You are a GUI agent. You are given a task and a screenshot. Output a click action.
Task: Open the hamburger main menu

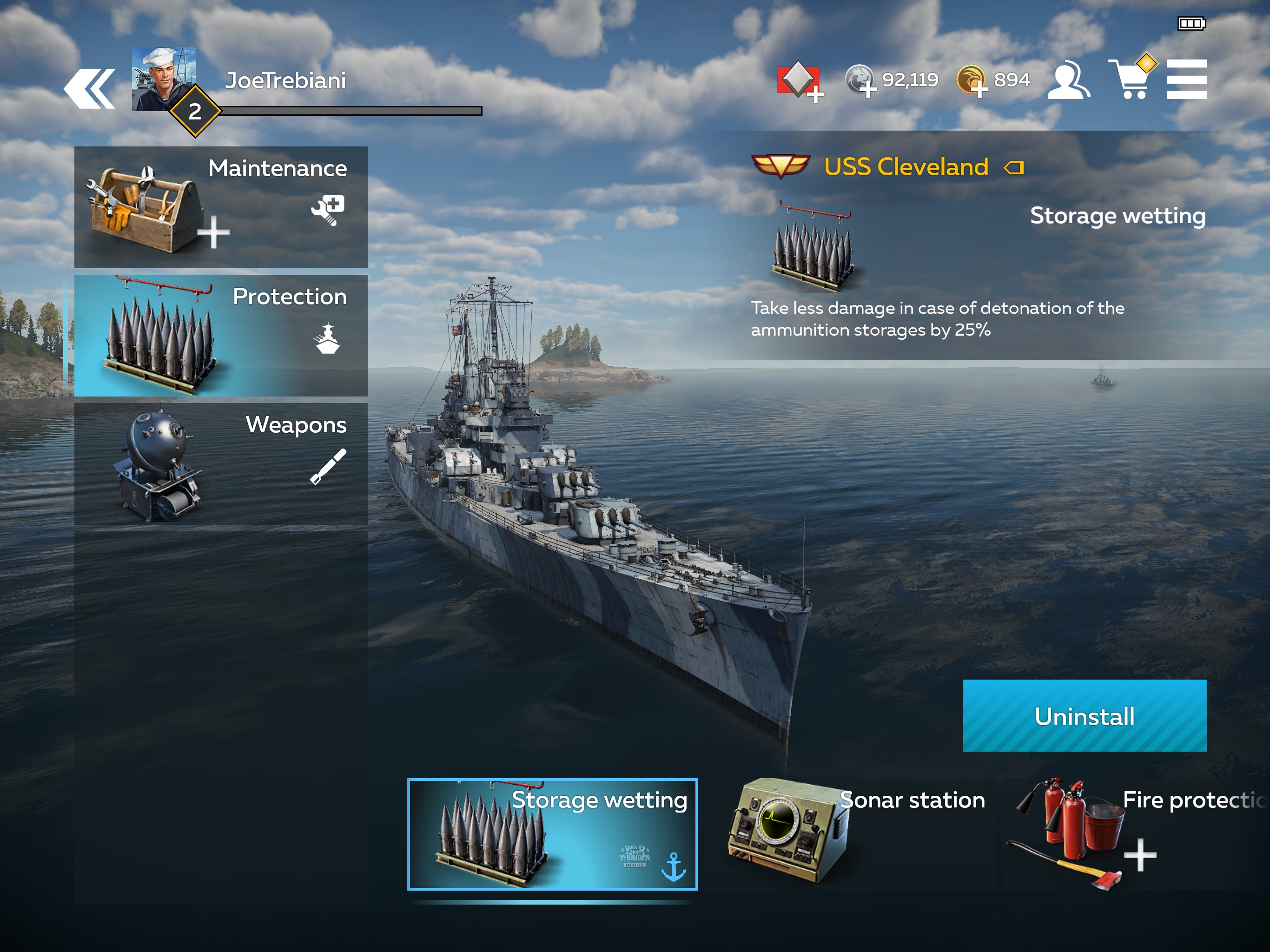(1186, 80)
